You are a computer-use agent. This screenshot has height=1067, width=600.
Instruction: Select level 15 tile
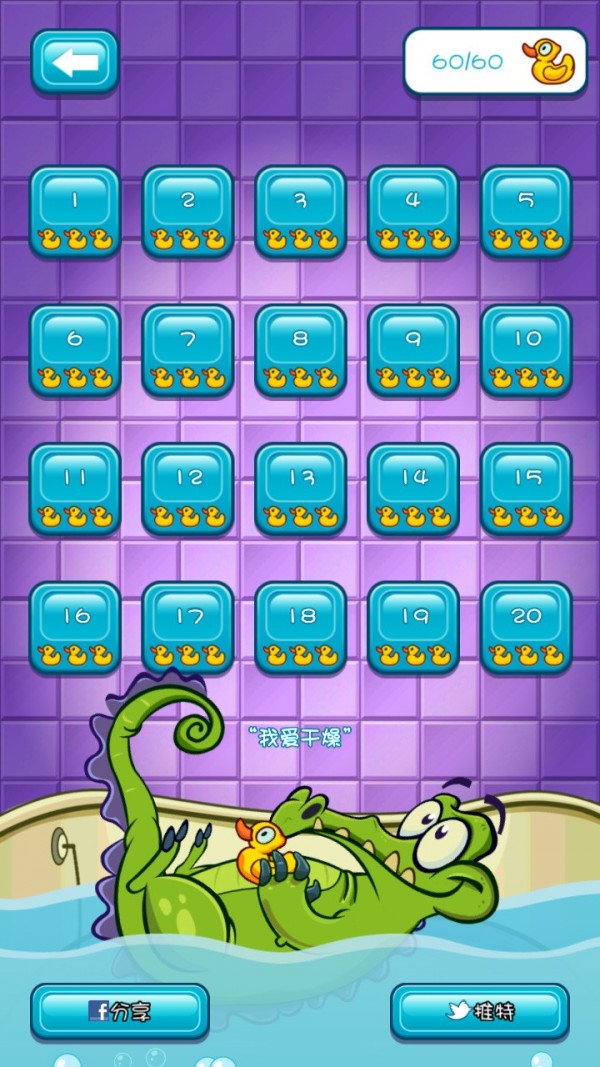tap(527, 489)
